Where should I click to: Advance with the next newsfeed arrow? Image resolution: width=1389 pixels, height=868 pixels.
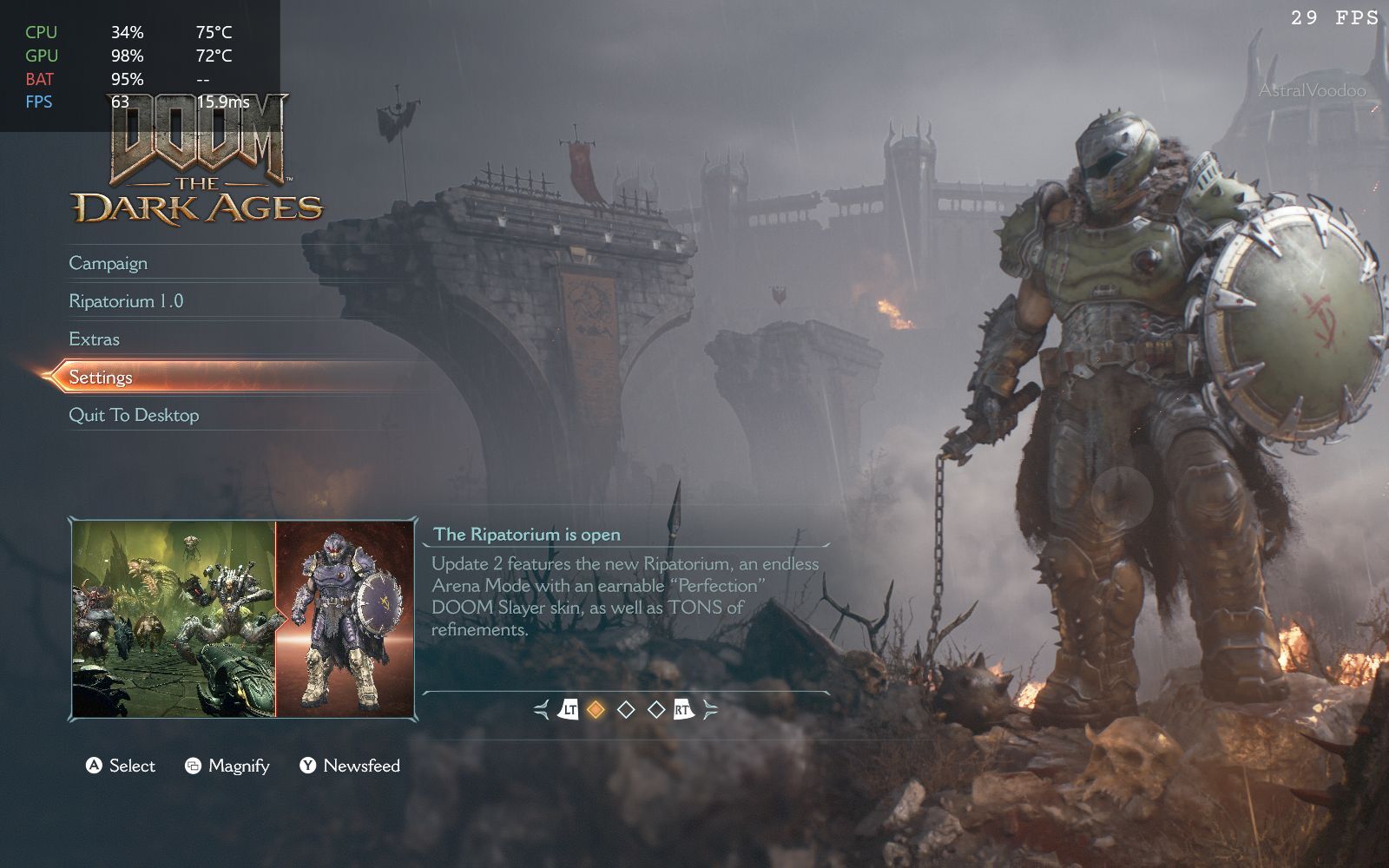point(711,710)
